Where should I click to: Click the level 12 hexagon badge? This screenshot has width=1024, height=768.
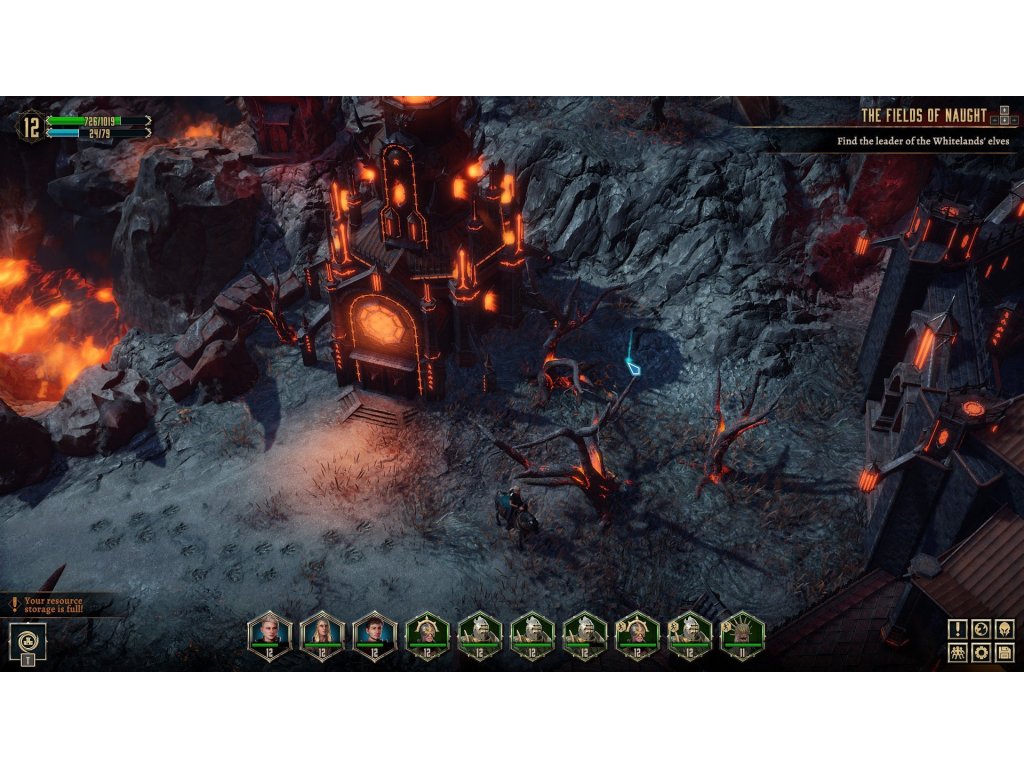(30, 126)
